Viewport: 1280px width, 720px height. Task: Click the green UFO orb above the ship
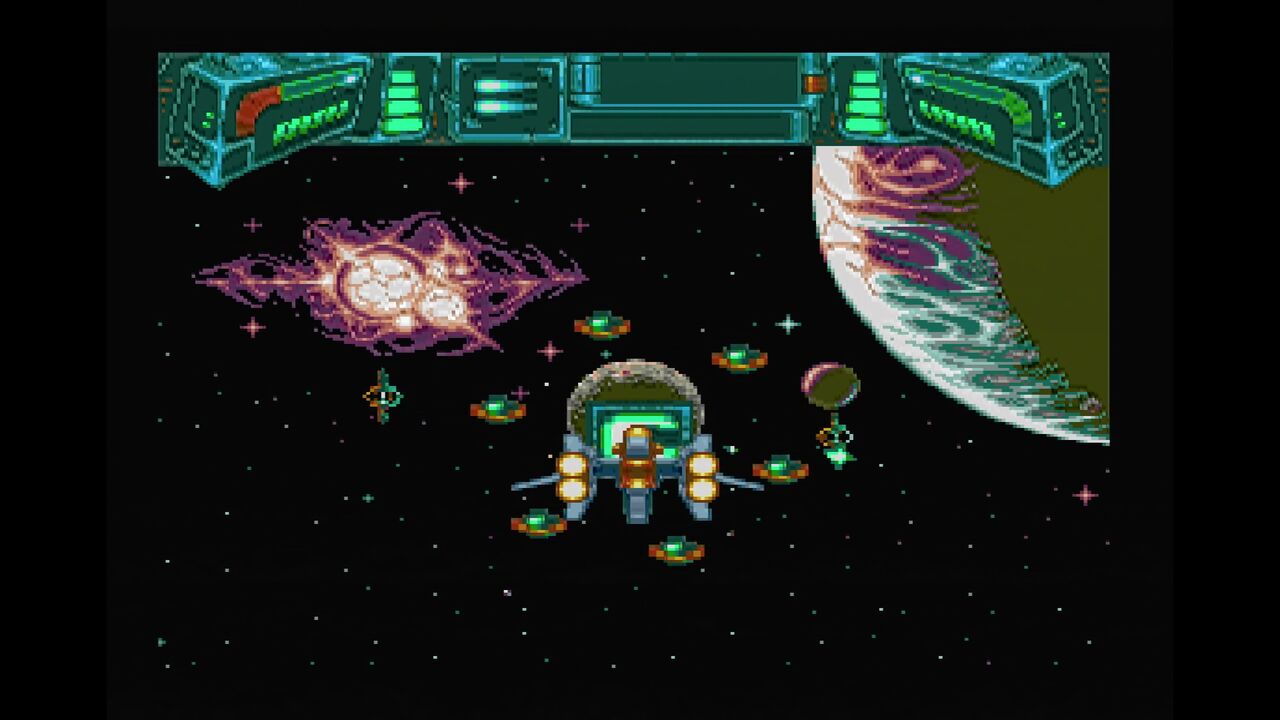coord(604,324)
